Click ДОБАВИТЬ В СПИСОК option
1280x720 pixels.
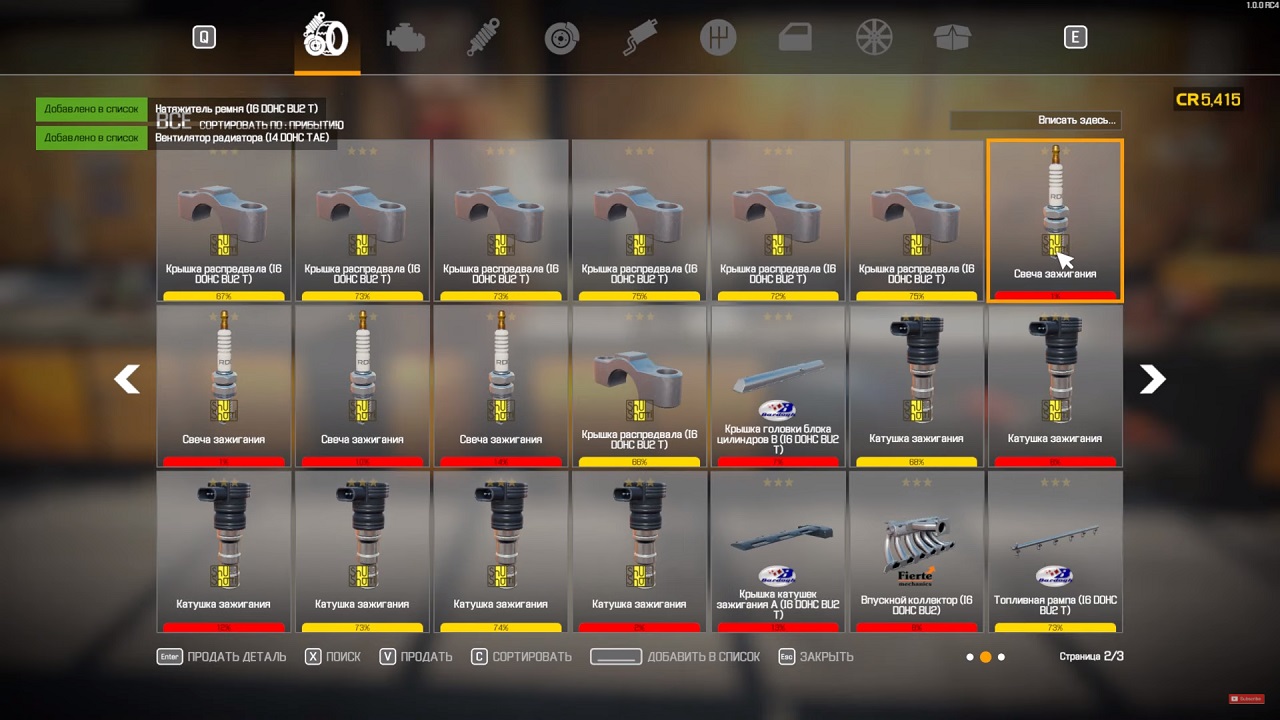703,657
